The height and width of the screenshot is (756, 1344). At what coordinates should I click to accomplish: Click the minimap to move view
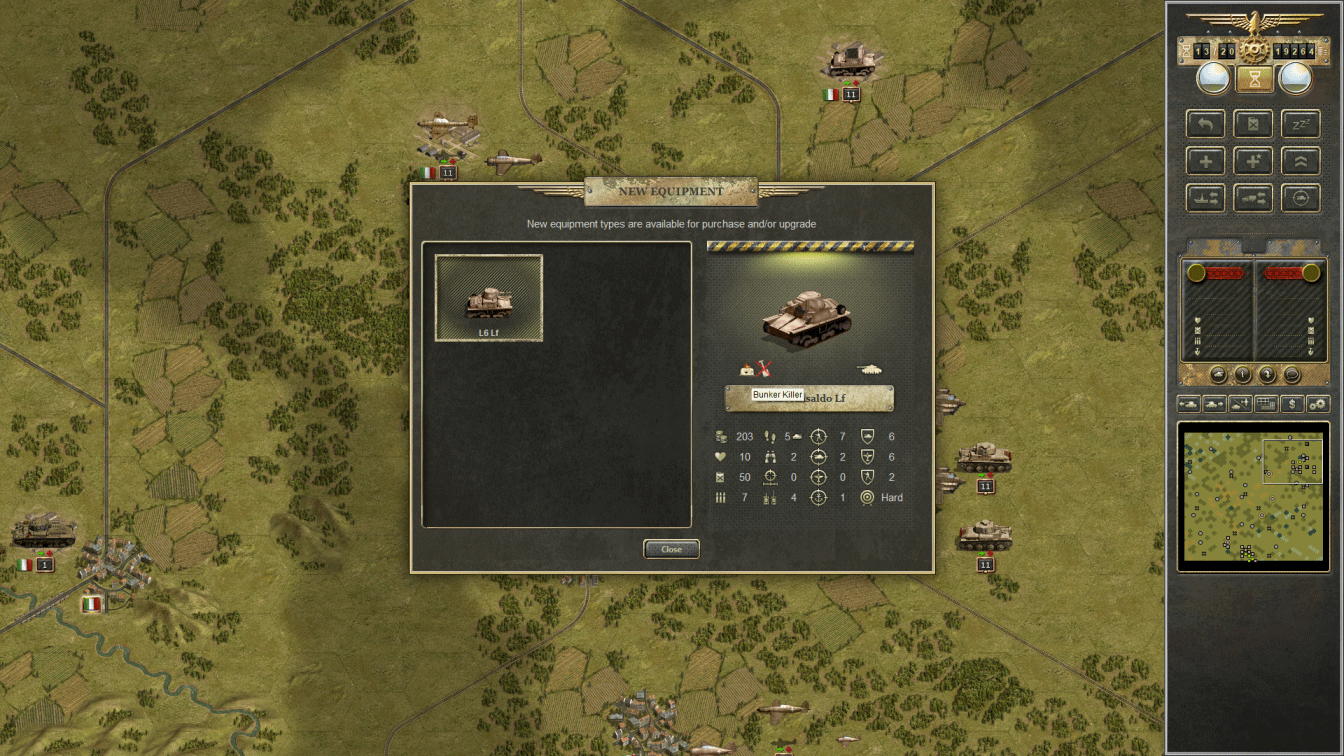click(1252, 497)
